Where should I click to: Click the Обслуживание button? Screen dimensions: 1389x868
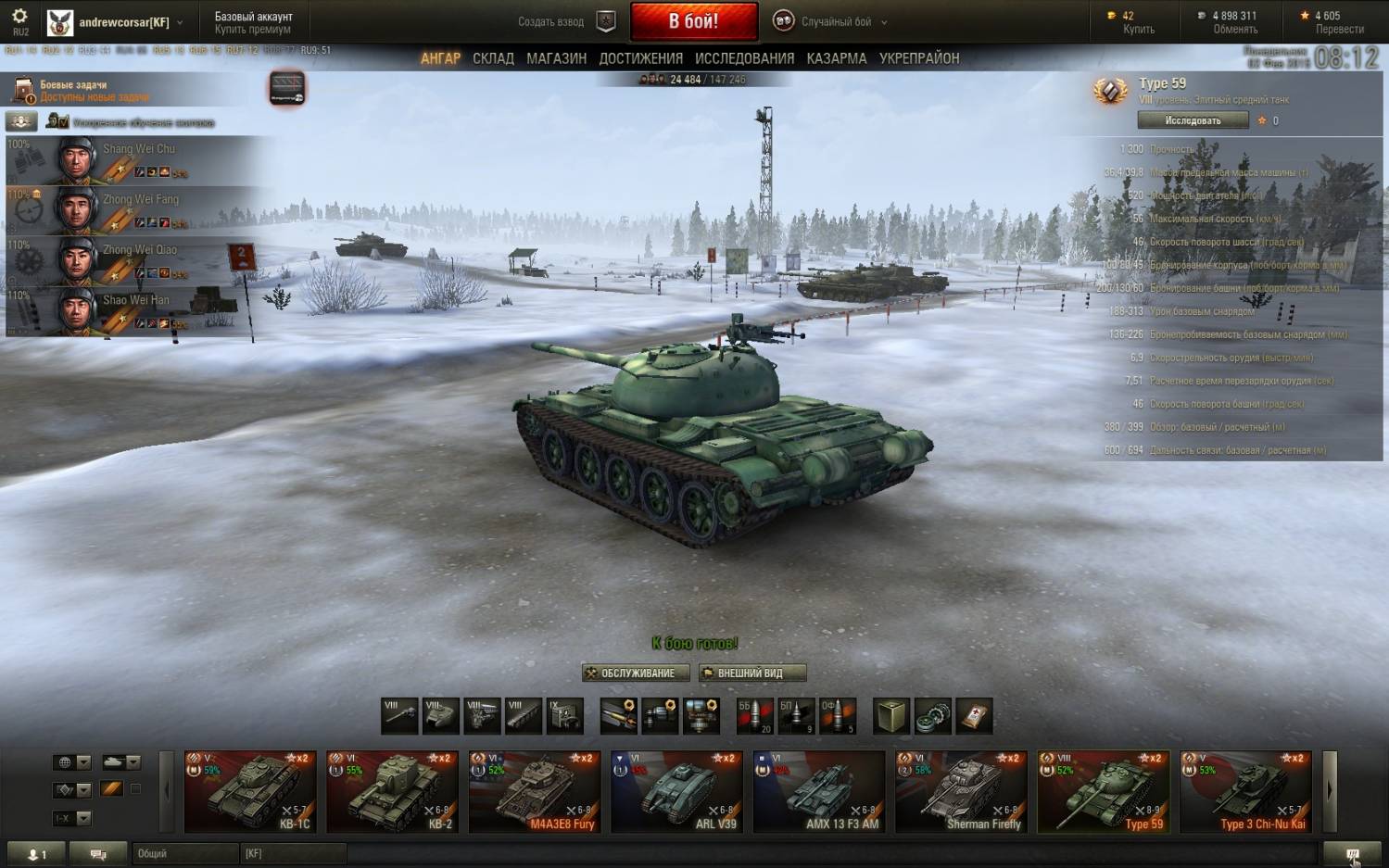pos(636,673)
